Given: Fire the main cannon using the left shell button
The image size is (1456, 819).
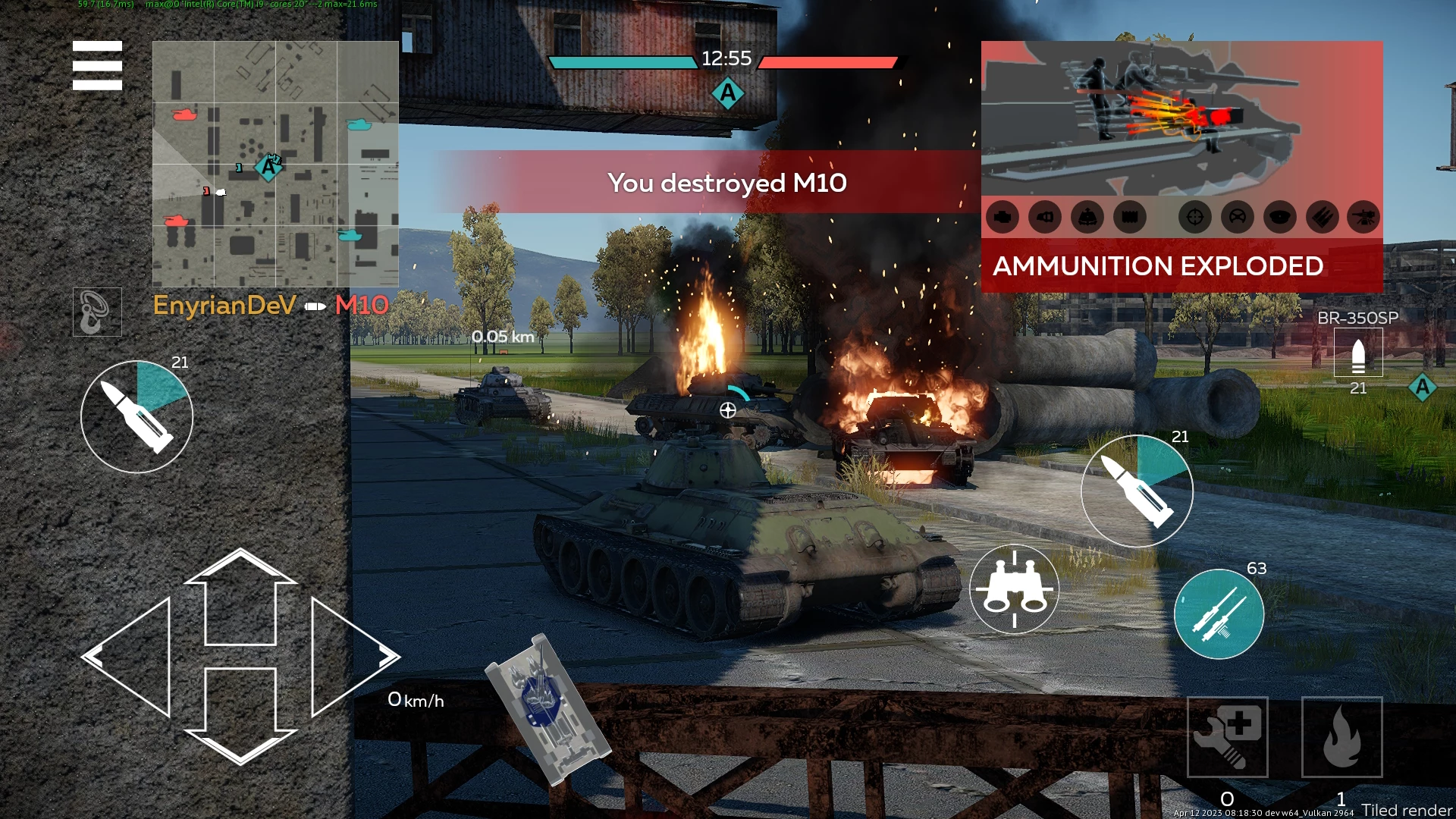Looking at the screenshot, I should pyautogui.click(x=137, y=416).
